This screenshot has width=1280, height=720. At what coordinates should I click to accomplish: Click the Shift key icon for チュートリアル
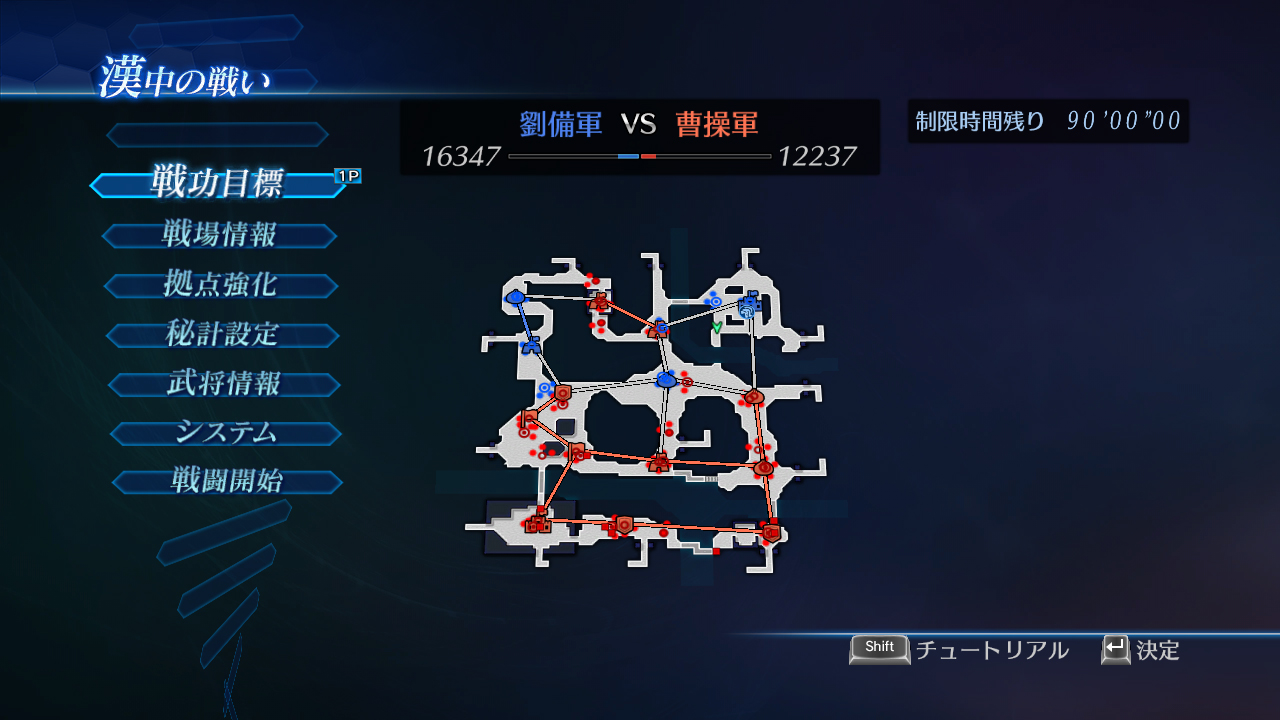pyautogui.click(x=879, y=649)
